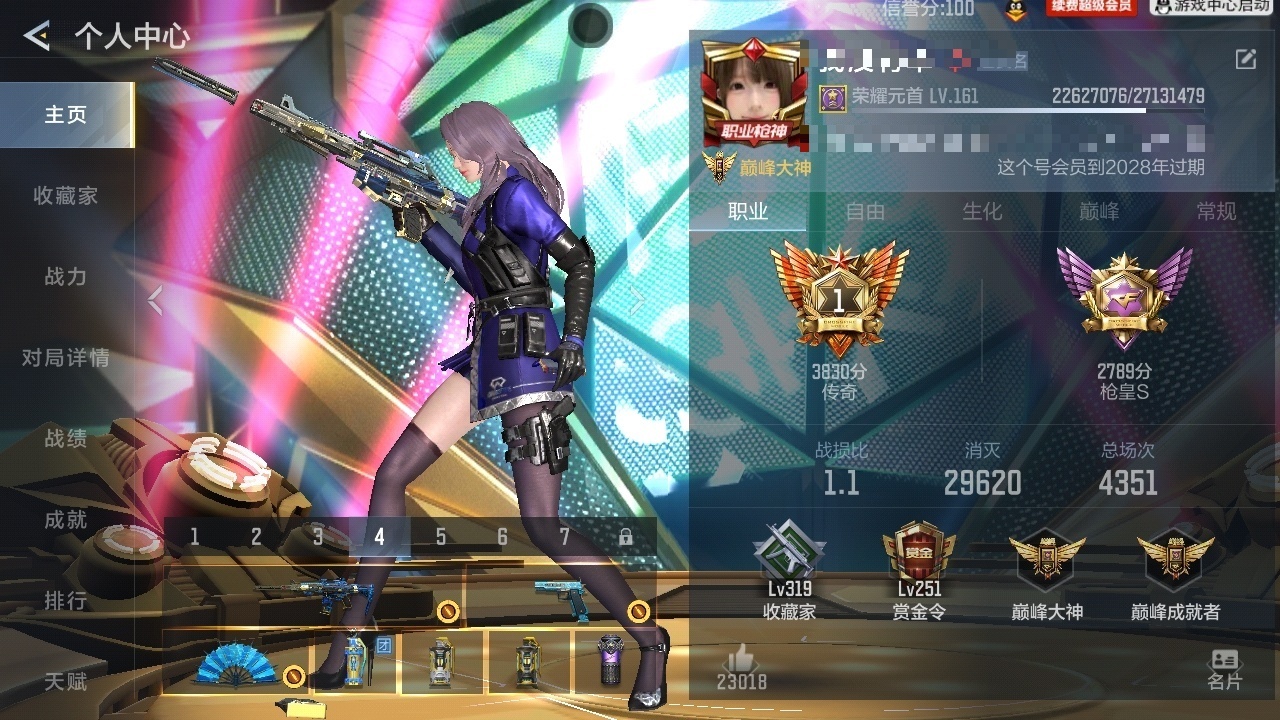Select 战力 in the left menu

[x=66, y=277]
